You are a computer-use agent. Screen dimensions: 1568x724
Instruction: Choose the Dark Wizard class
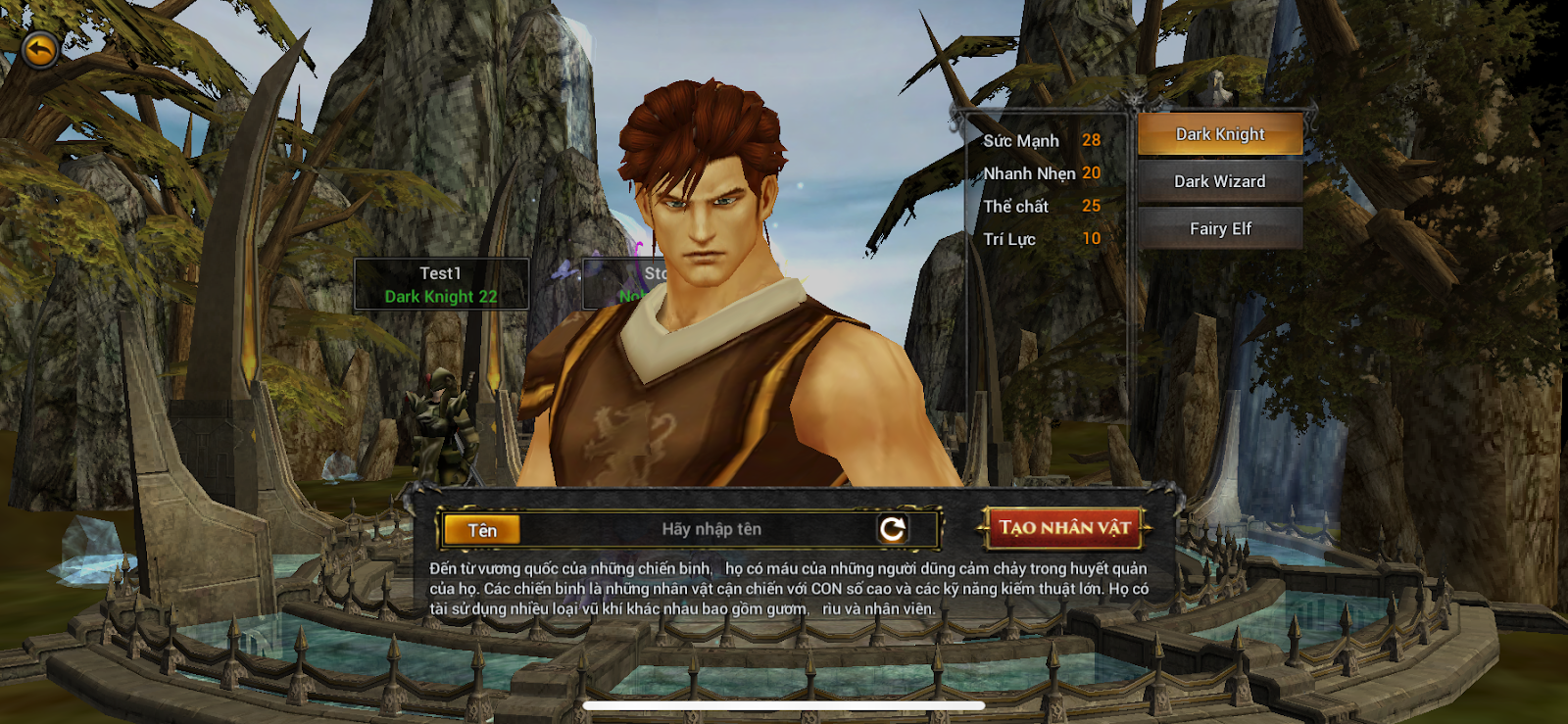click(x=1220, y=181)
